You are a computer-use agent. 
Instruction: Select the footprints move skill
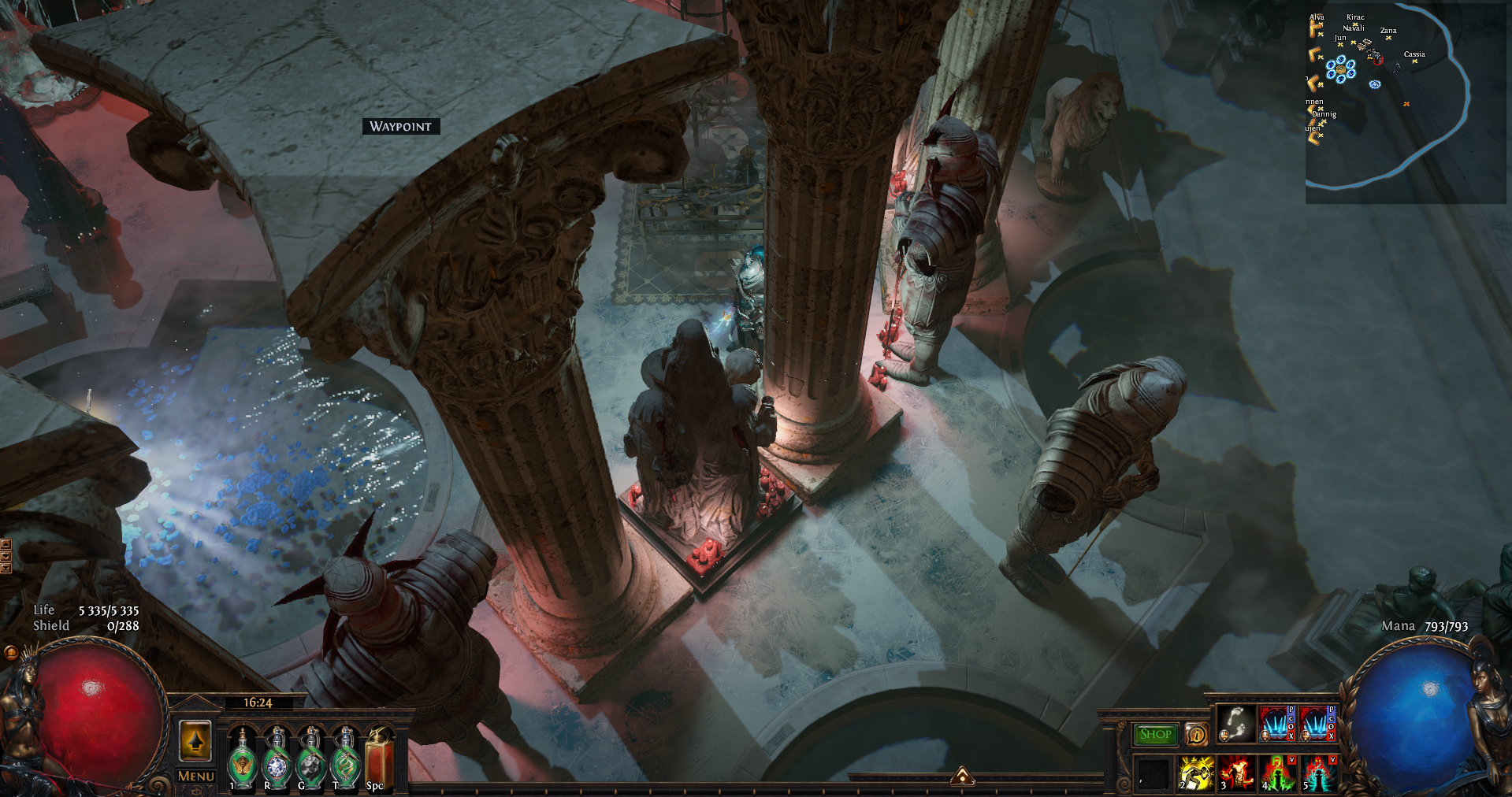coord(1236,724)
